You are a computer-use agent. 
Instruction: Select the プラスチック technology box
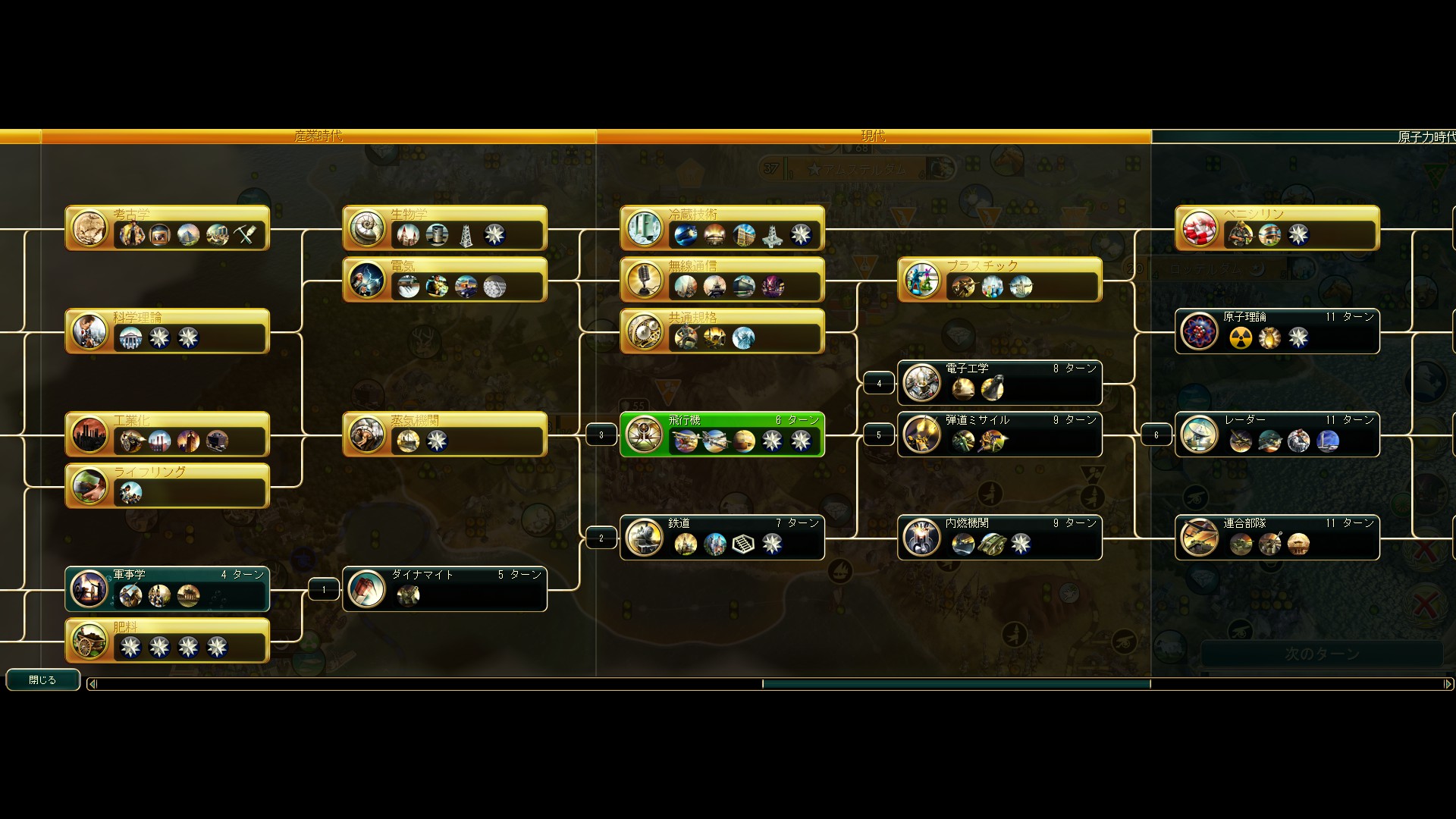[999, 280]
